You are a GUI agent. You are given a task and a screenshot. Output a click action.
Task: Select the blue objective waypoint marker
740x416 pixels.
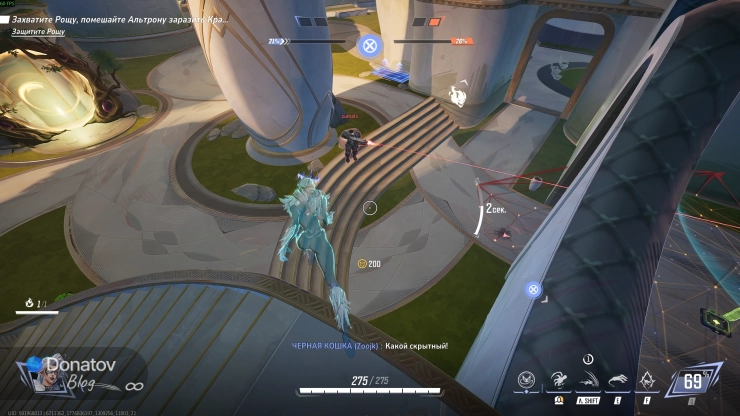click(534, 290)
